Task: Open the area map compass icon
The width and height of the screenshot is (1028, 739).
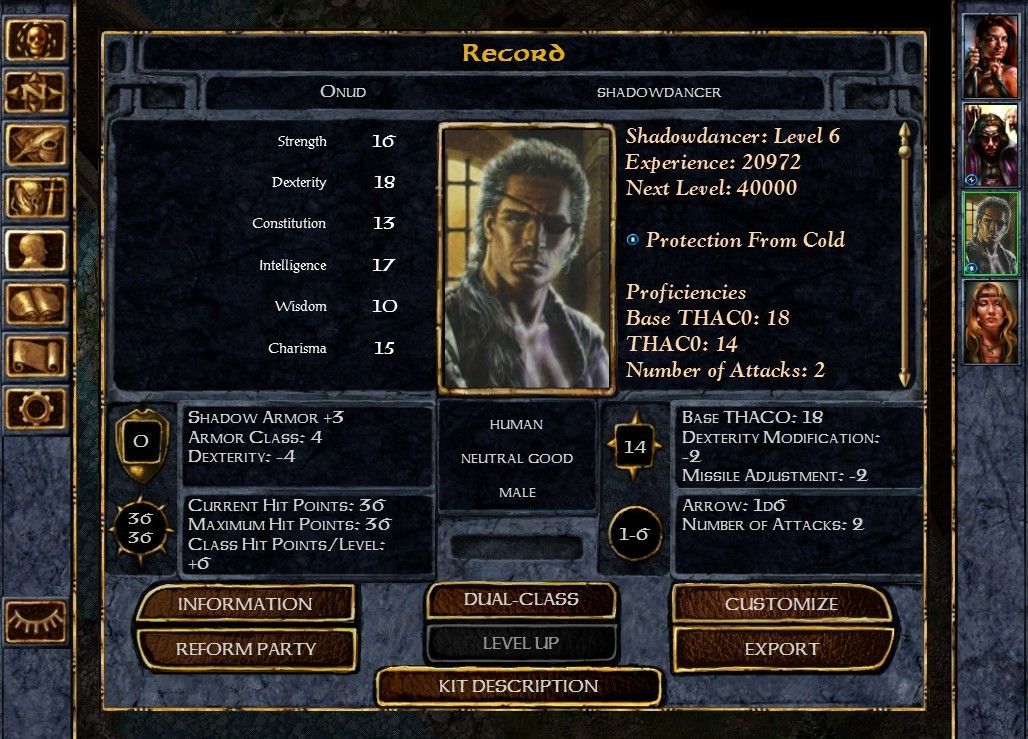Action: (36, 93)
